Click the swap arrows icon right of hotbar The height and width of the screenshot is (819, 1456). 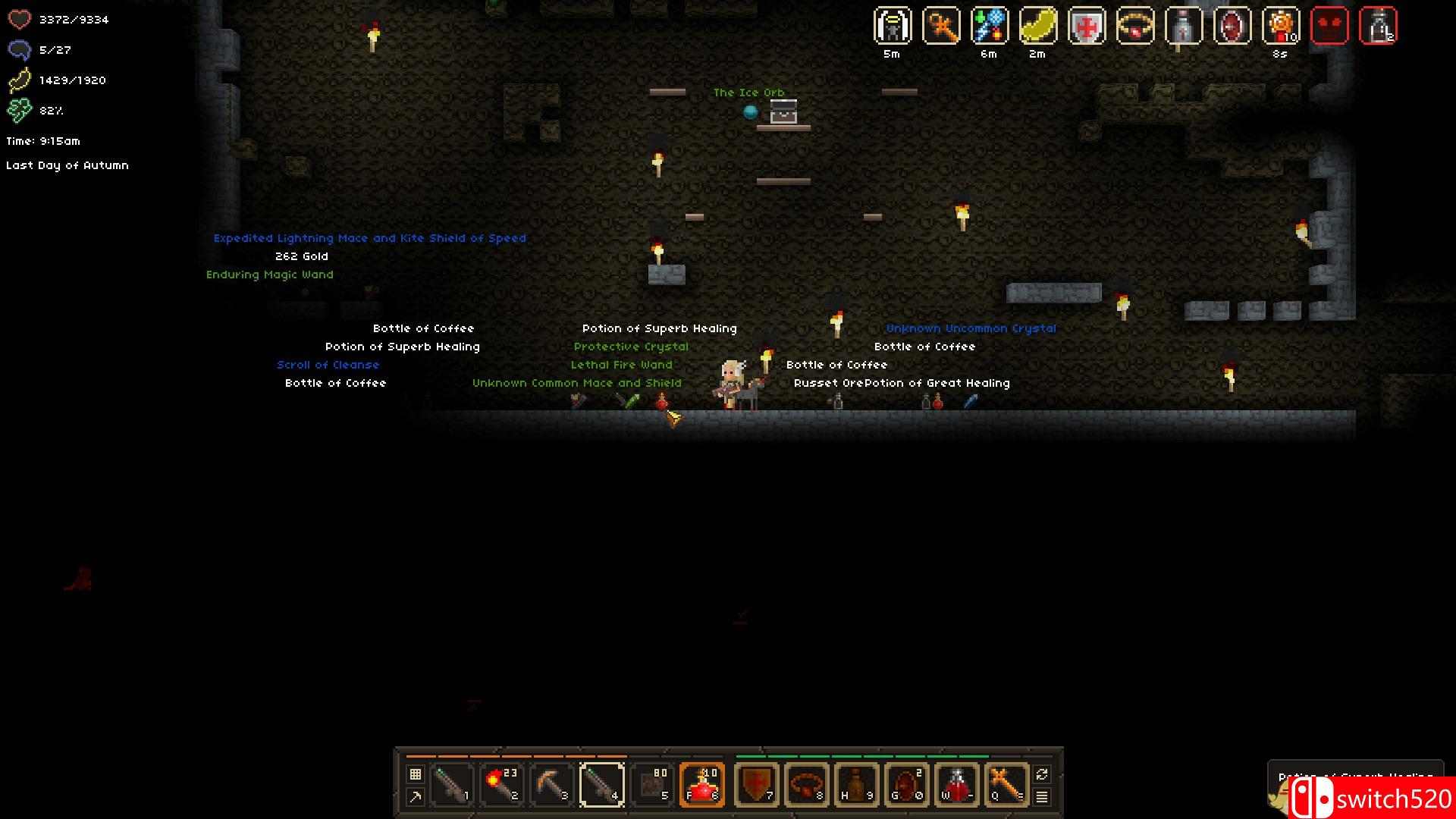(1042, 775)
